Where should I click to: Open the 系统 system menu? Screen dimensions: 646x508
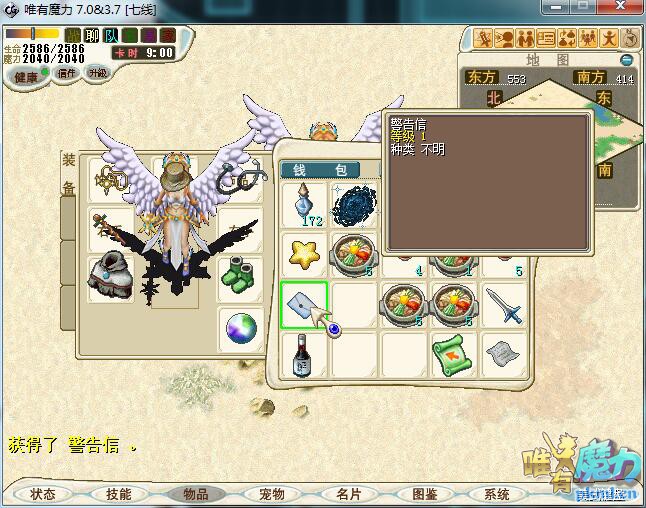[x=497, y=494]
